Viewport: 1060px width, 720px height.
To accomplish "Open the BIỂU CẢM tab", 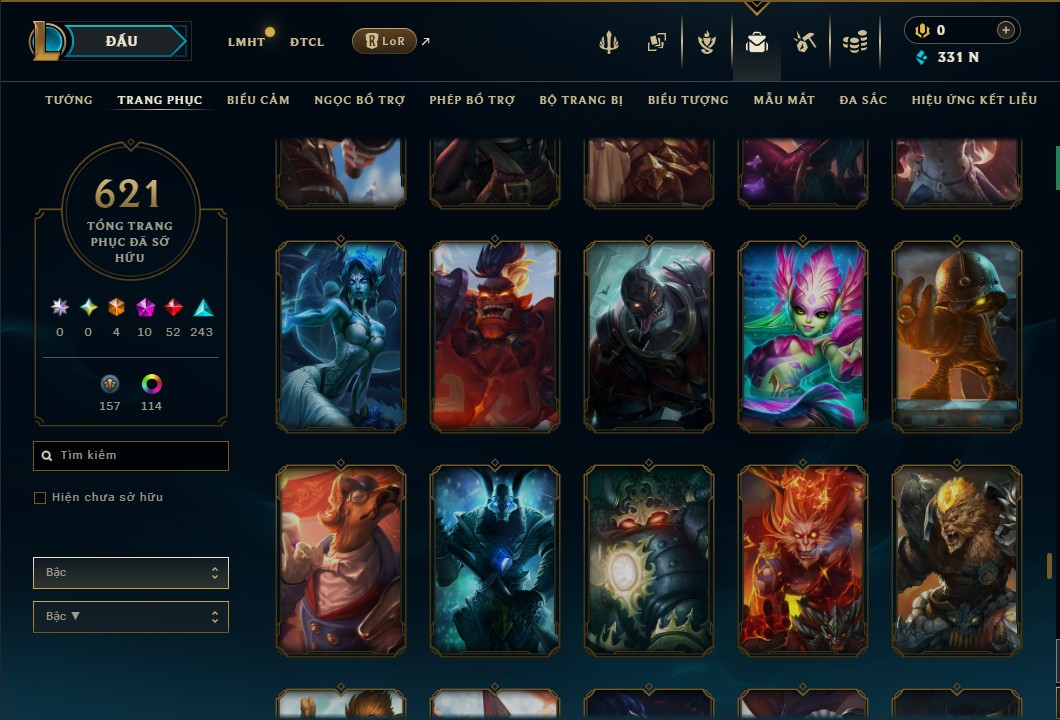I will click(258, 100).
